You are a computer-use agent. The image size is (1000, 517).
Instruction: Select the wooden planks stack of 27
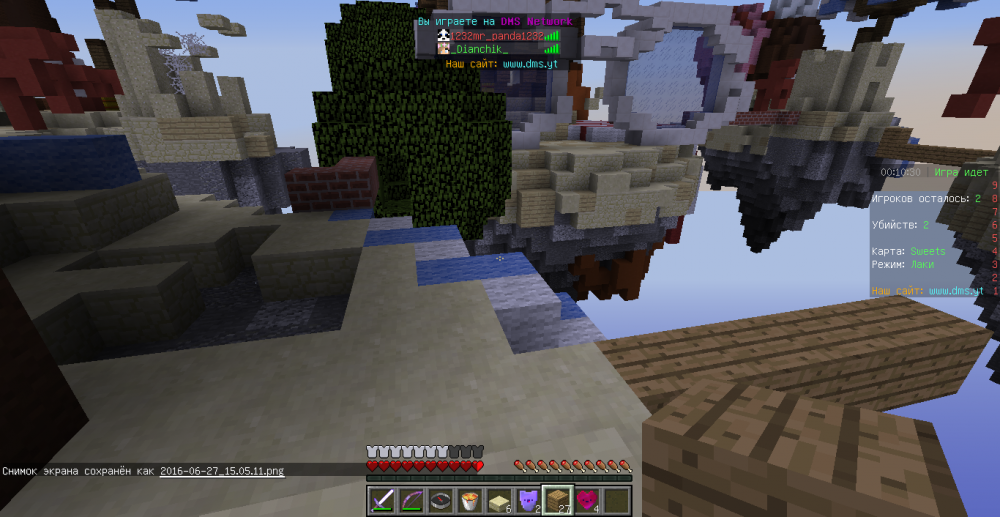556,501
